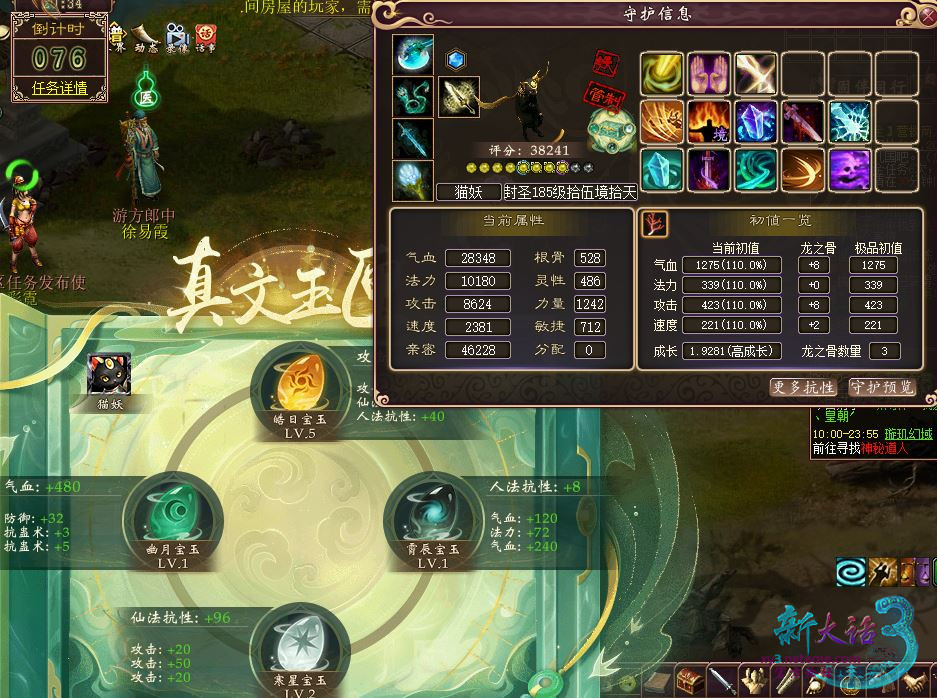The image size is (937, 698).
Task: Select the blue gem equipment slot
Action: pyautogui.click(x=456, y=59)
